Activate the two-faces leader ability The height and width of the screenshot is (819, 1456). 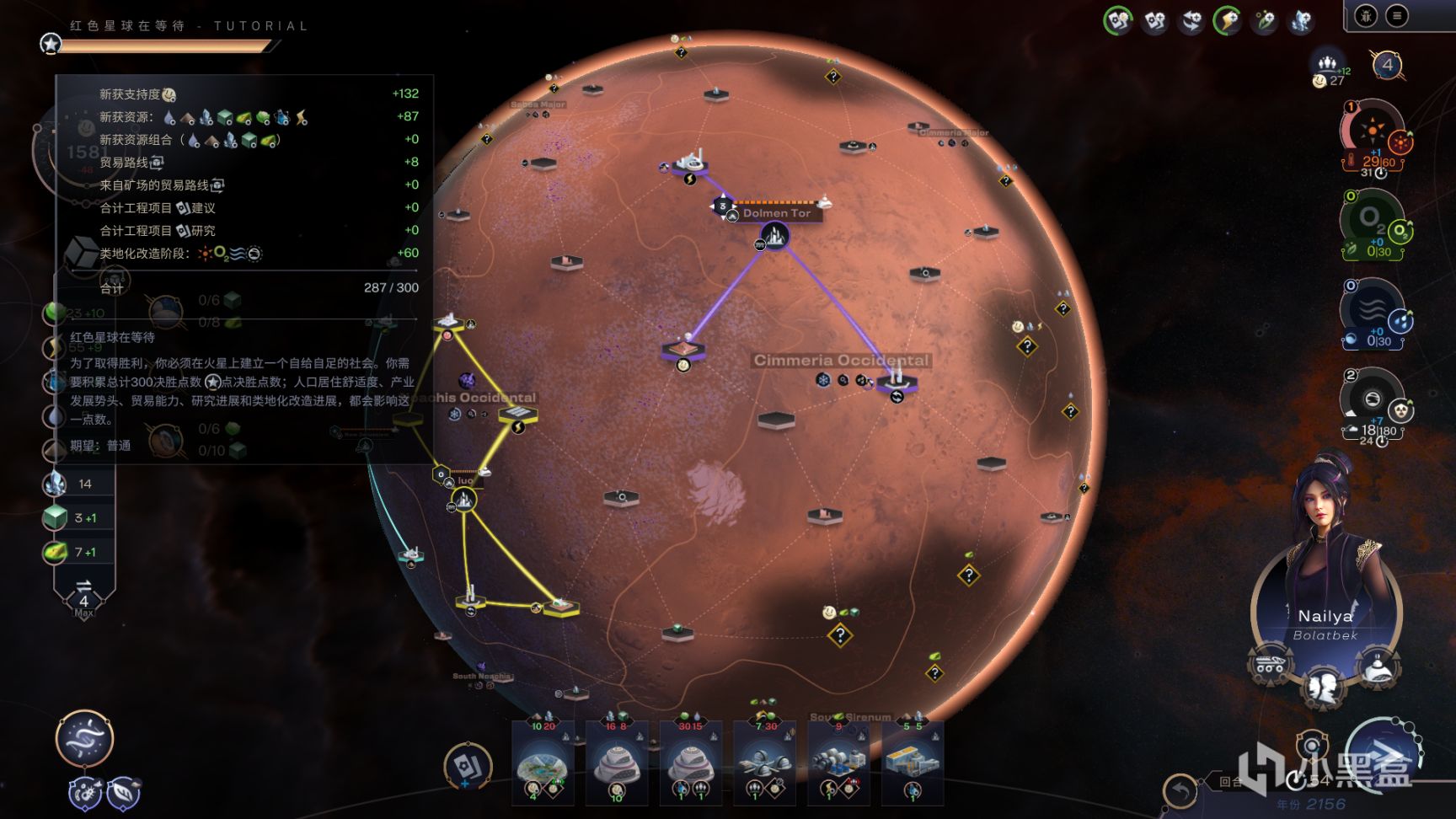(x=1324, y=687)
